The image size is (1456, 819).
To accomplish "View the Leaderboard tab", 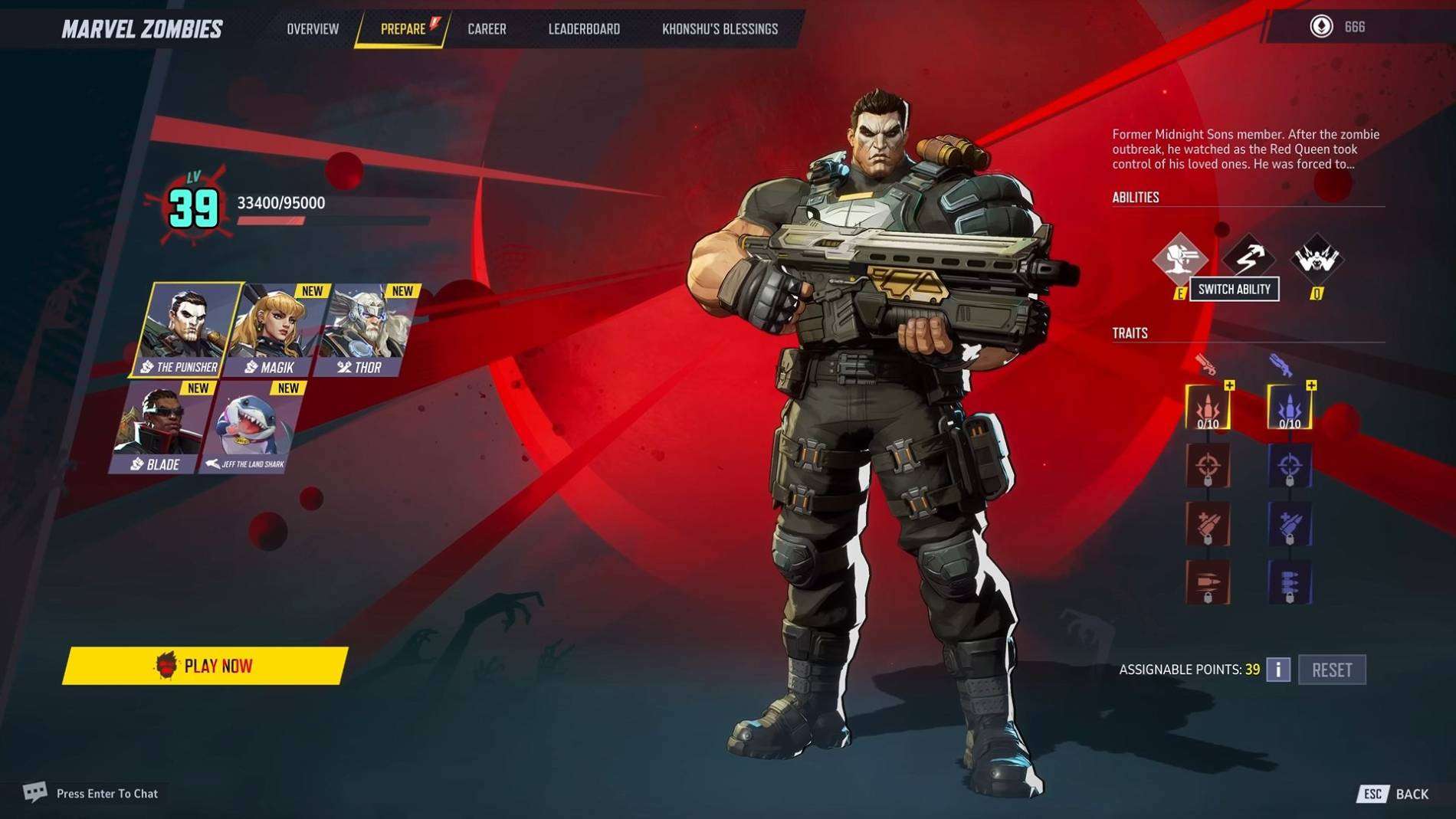I will [x=584, y=29].
